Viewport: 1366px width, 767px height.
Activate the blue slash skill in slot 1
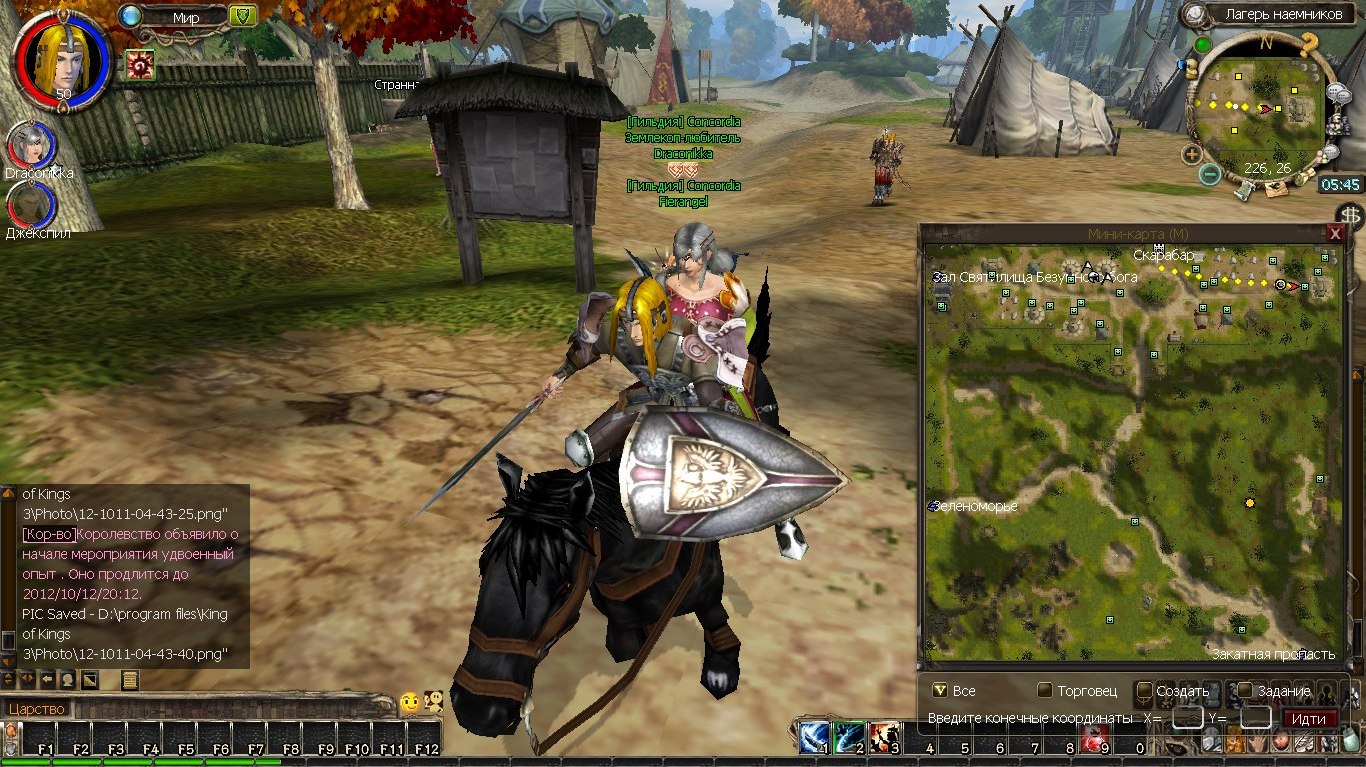(x=813, y=738)
